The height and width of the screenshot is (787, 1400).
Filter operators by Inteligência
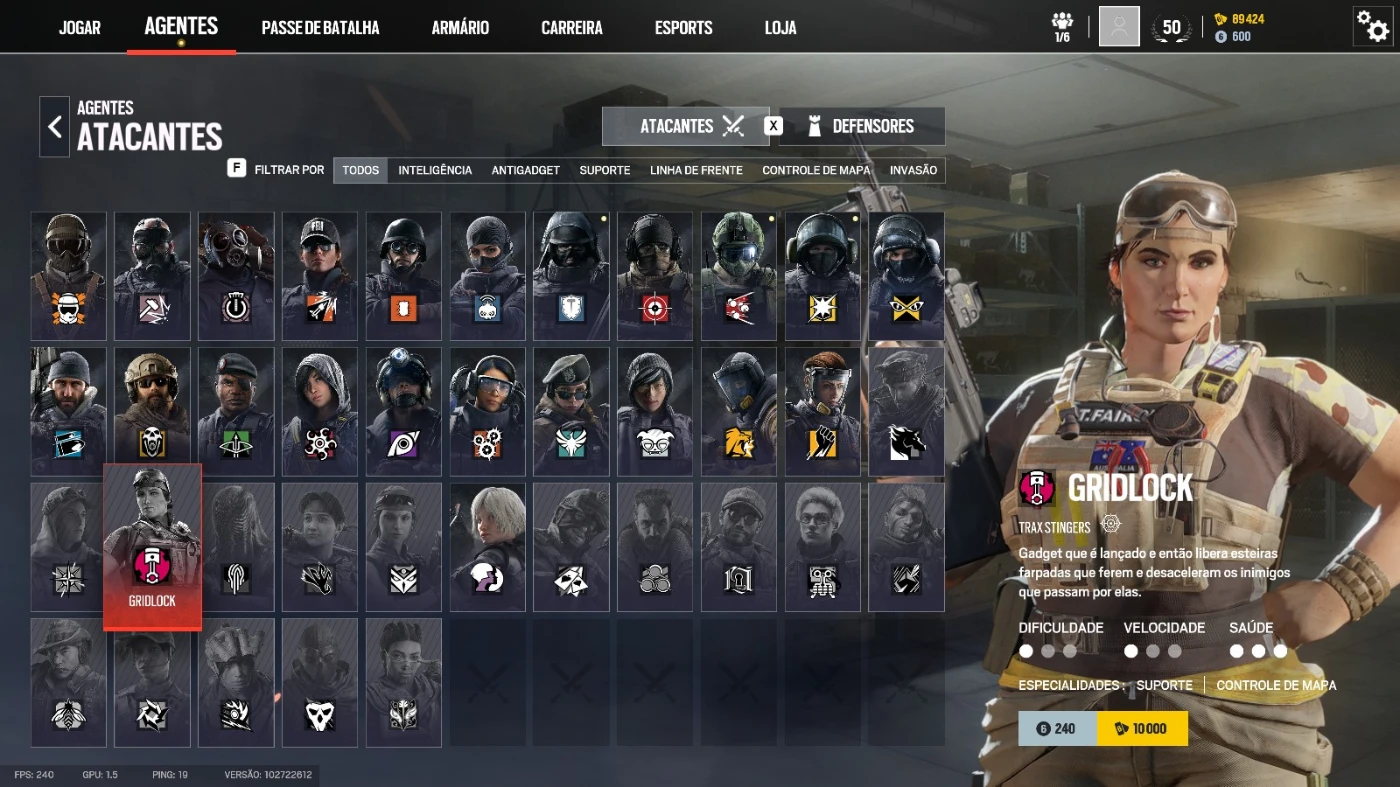click(x=435, y=170)
